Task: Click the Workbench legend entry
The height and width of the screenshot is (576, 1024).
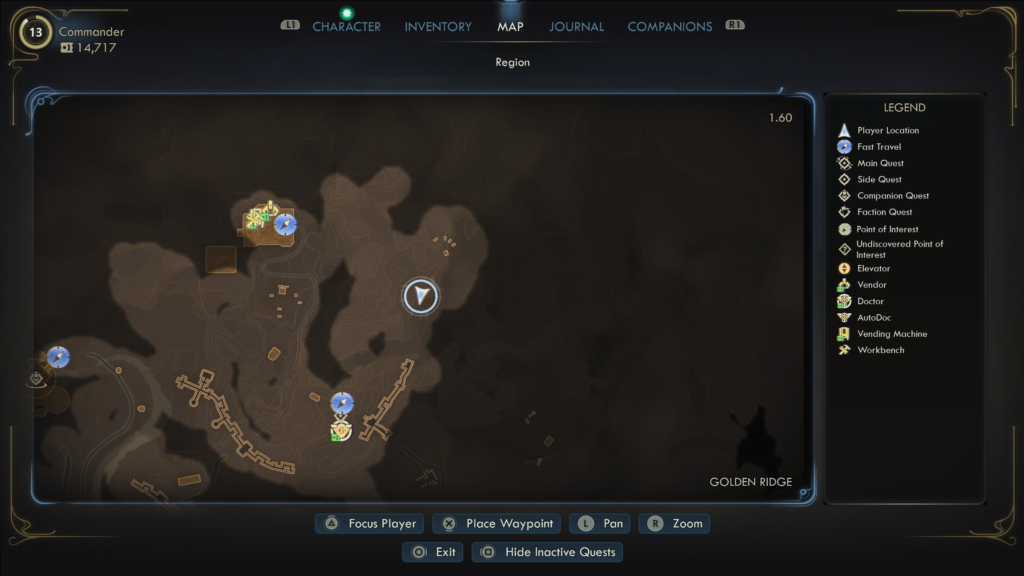Action: point(880,350)
